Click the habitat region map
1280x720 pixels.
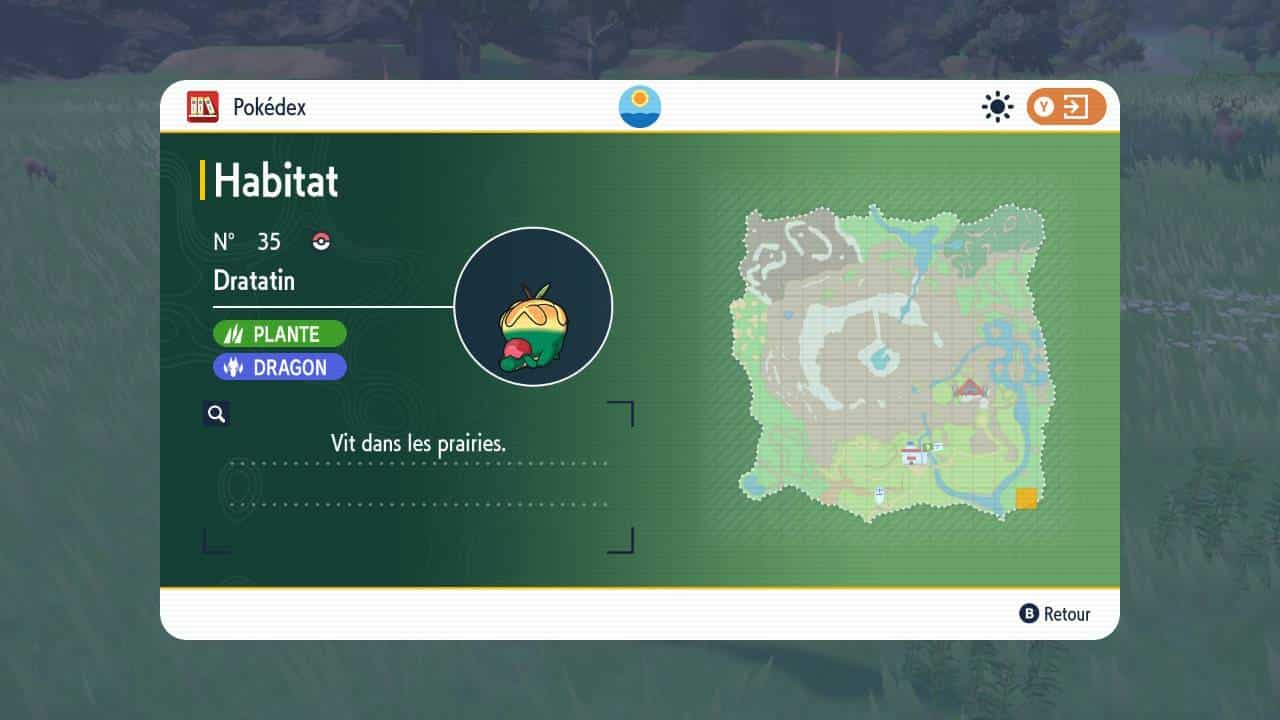(x=893, y=362)
